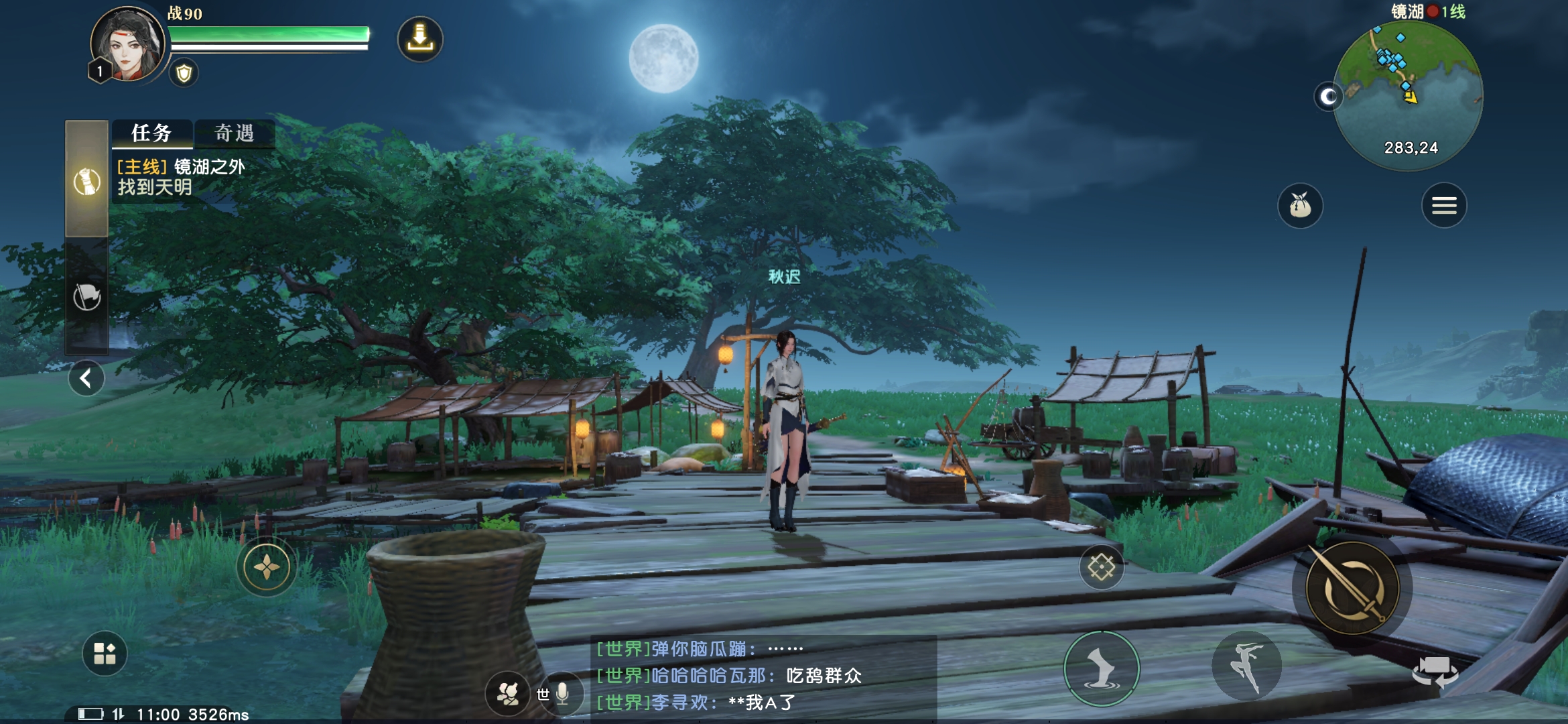Toggle the crescent moon icon beside minimap

pyautogui.click(x=1328, y=98)
